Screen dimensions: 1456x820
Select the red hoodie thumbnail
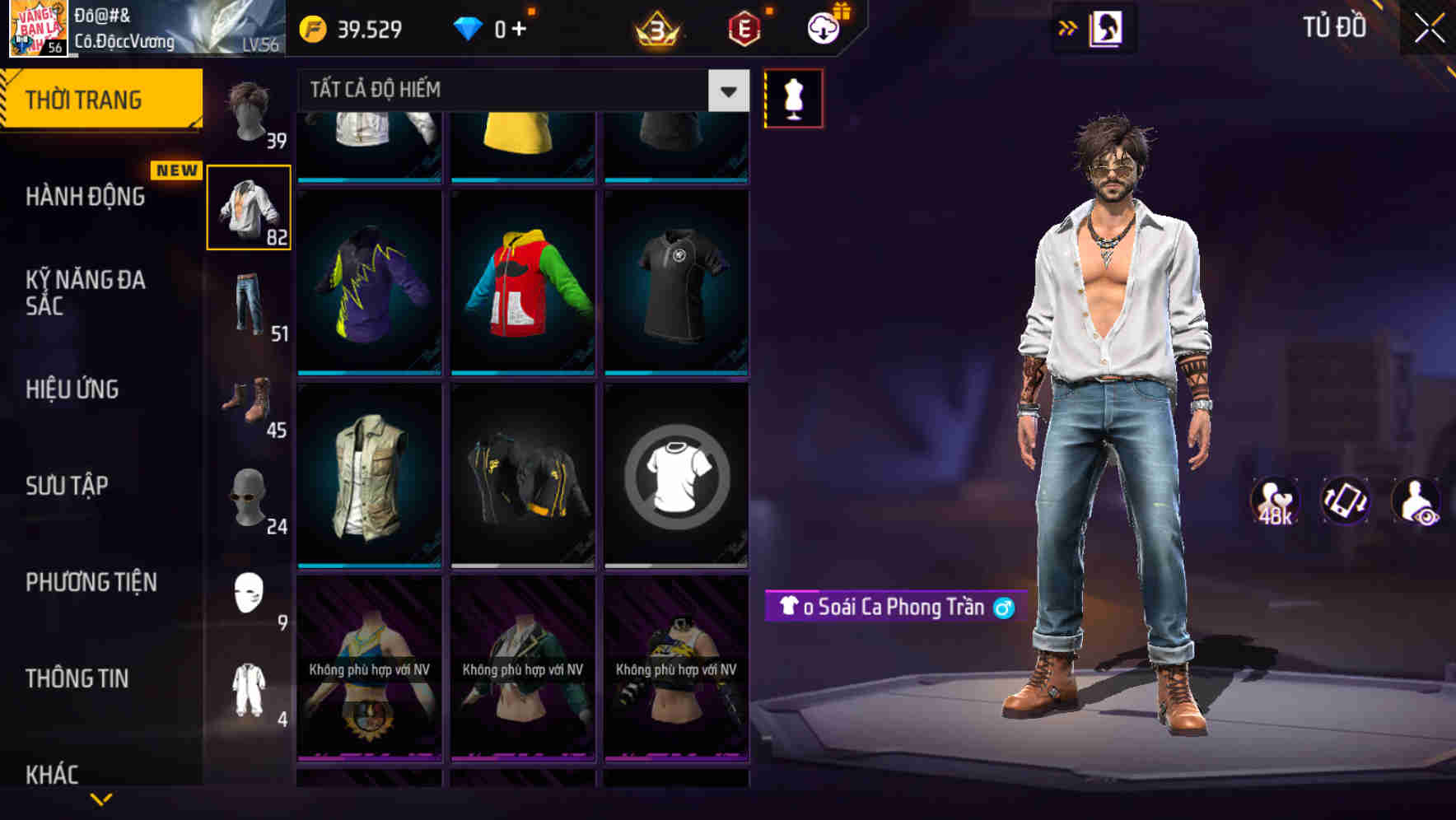(523, 284)
